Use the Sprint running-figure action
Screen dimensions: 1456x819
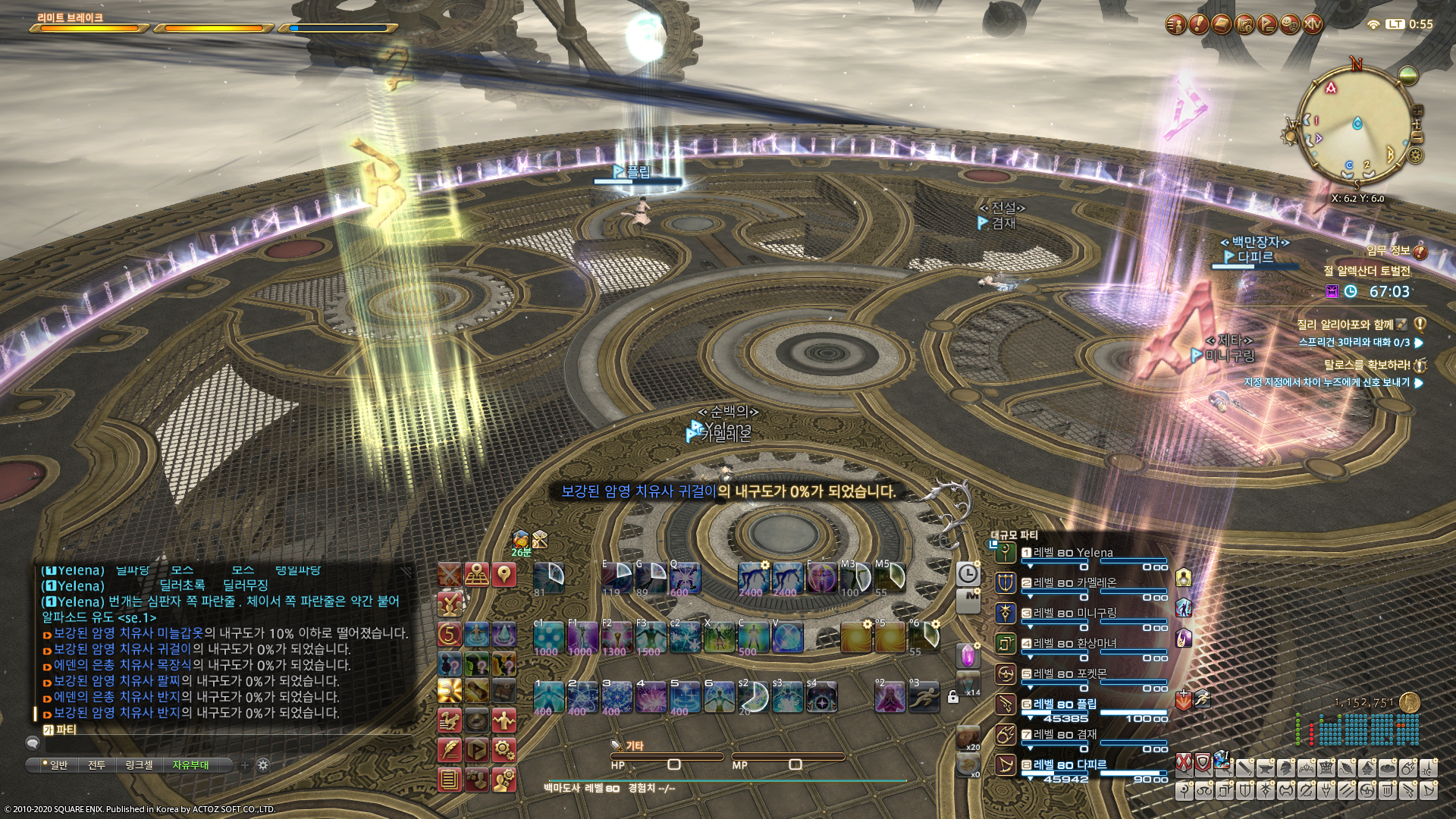(x=924, y=697)
